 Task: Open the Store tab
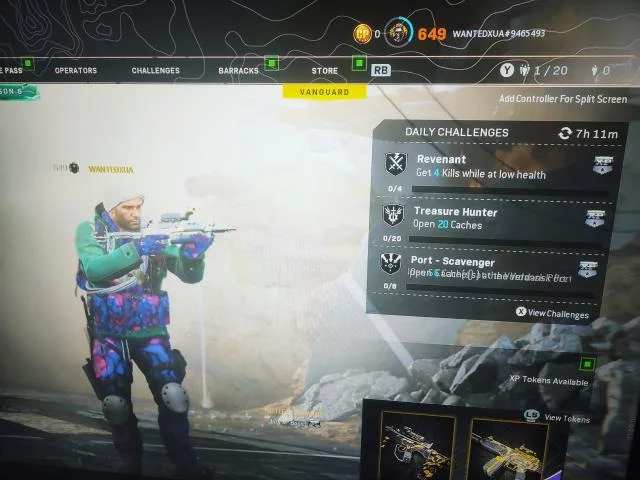pos(324,71)
